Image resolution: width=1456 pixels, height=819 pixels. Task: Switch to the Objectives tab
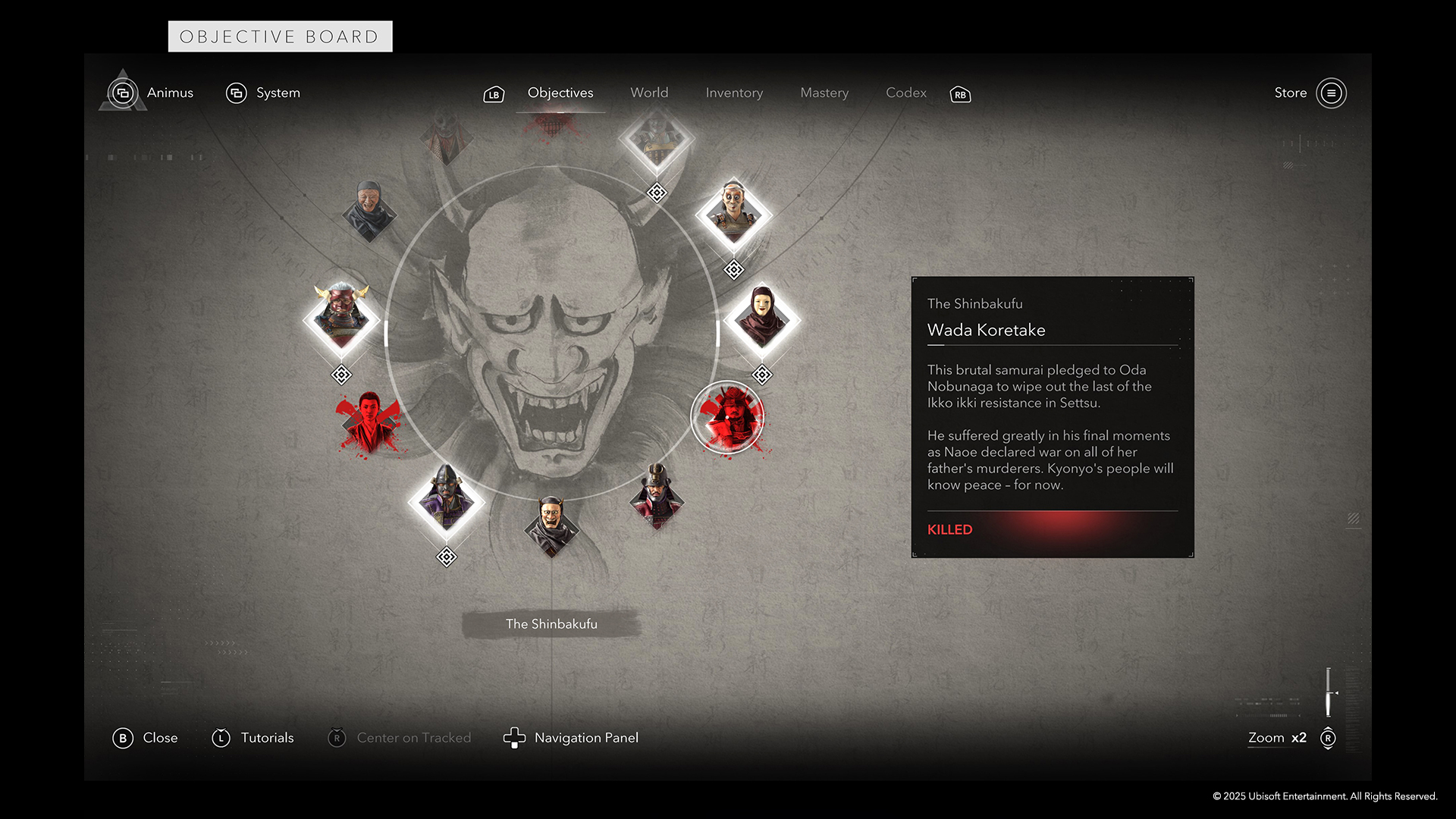point(560,93)
